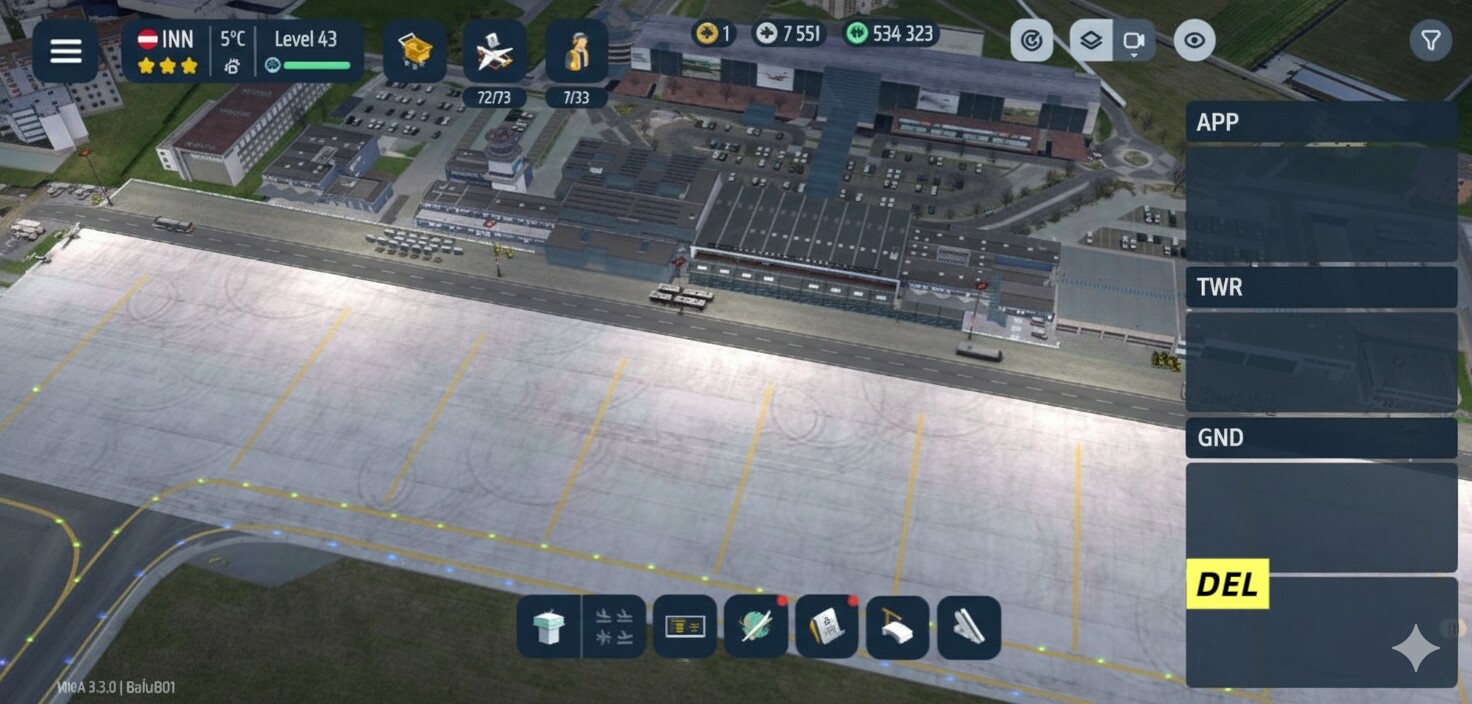
Task: Open the INN airport info panel
Action: [167, 51]
